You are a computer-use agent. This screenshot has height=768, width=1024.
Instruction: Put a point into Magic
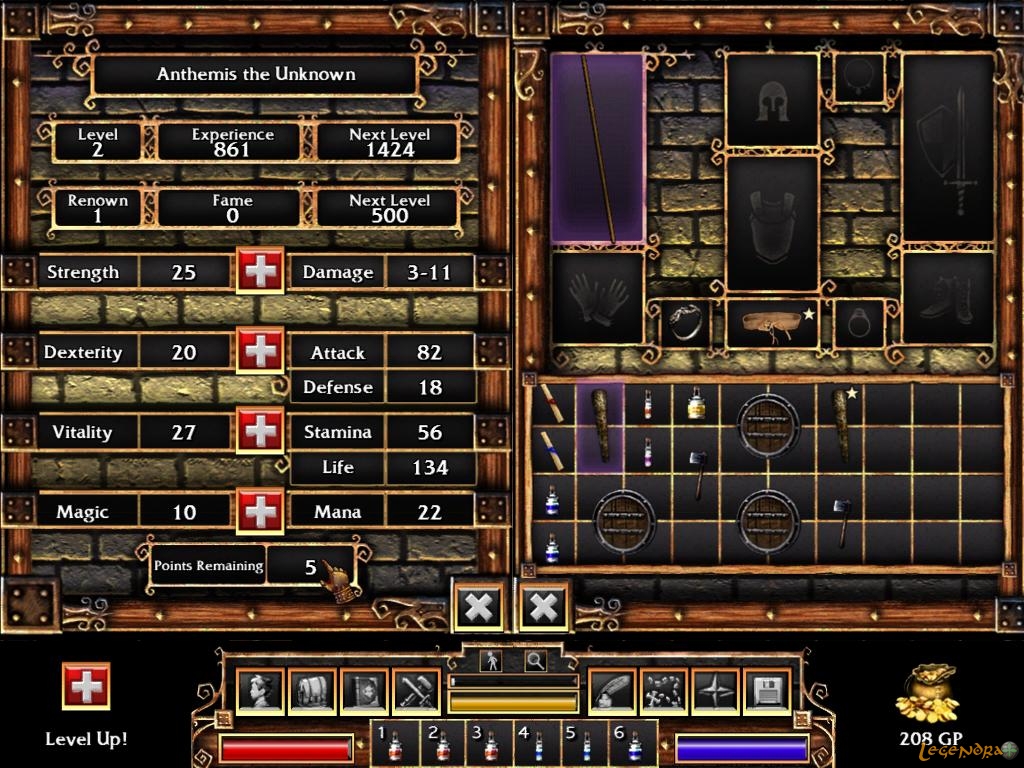click(x=260, y=511)
